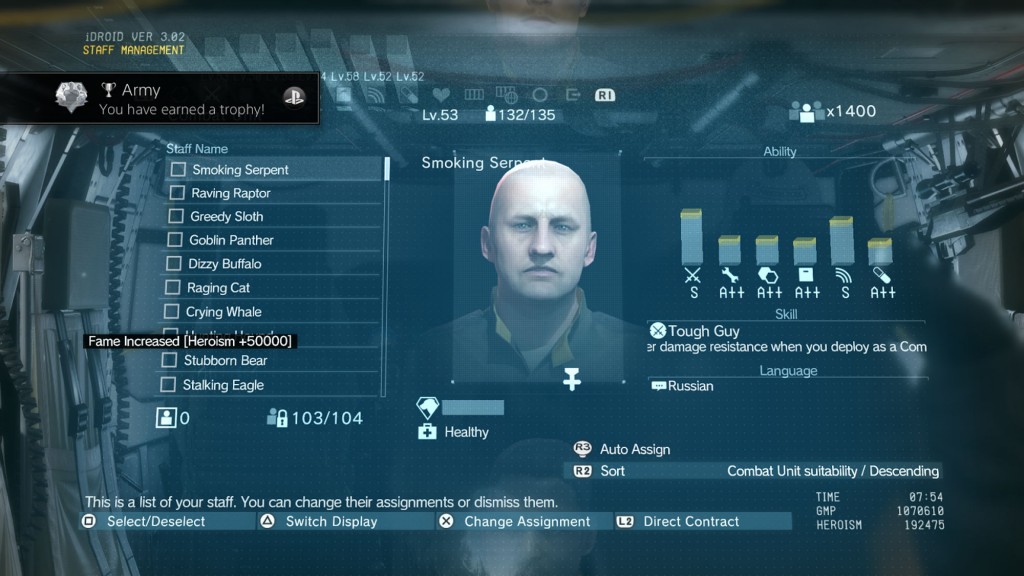
Task: Mark the Crying Whale checkbox
Action: [x=173, y=312]
